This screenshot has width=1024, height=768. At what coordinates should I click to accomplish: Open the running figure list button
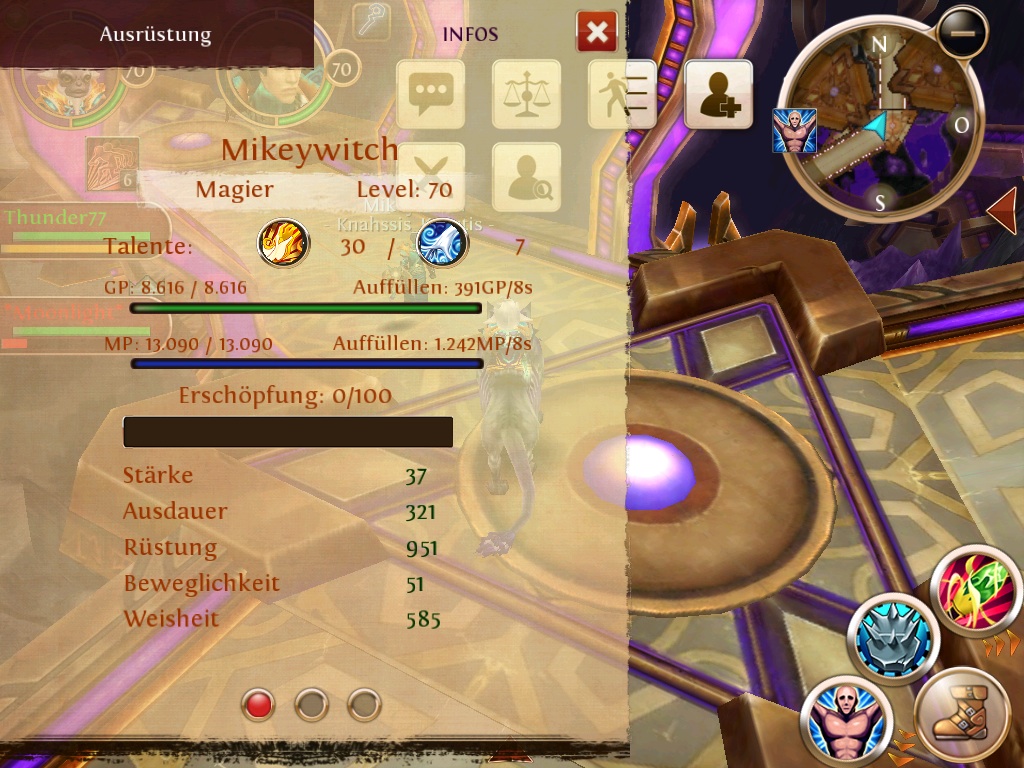621,94
